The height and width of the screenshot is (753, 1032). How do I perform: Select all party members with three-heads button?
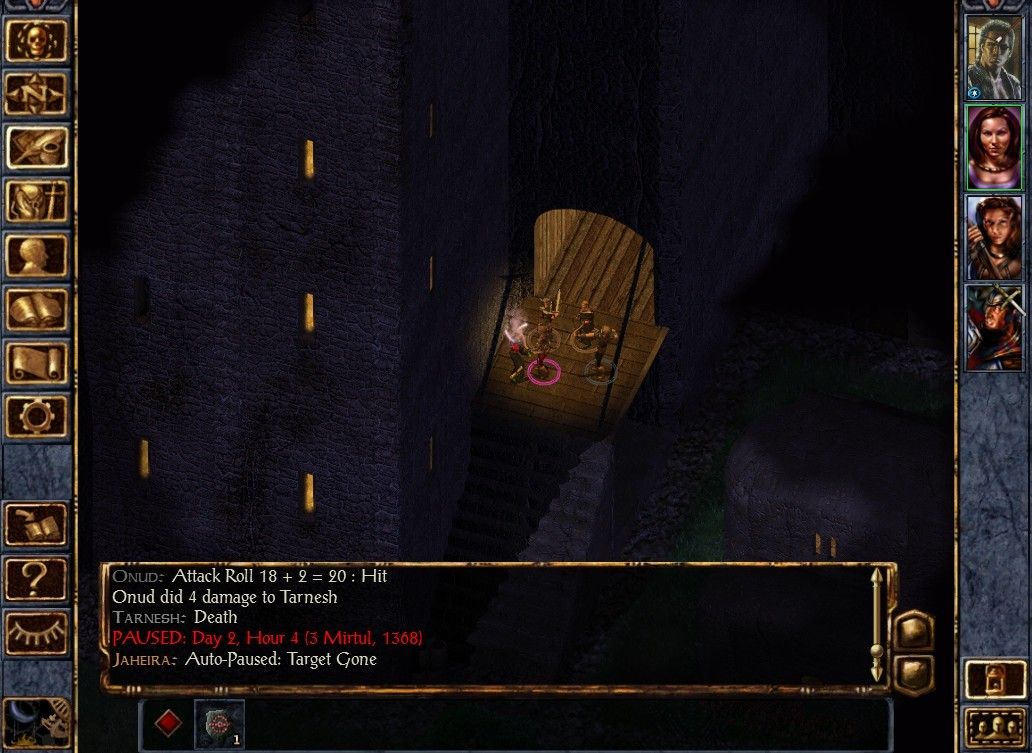[994, 728]
